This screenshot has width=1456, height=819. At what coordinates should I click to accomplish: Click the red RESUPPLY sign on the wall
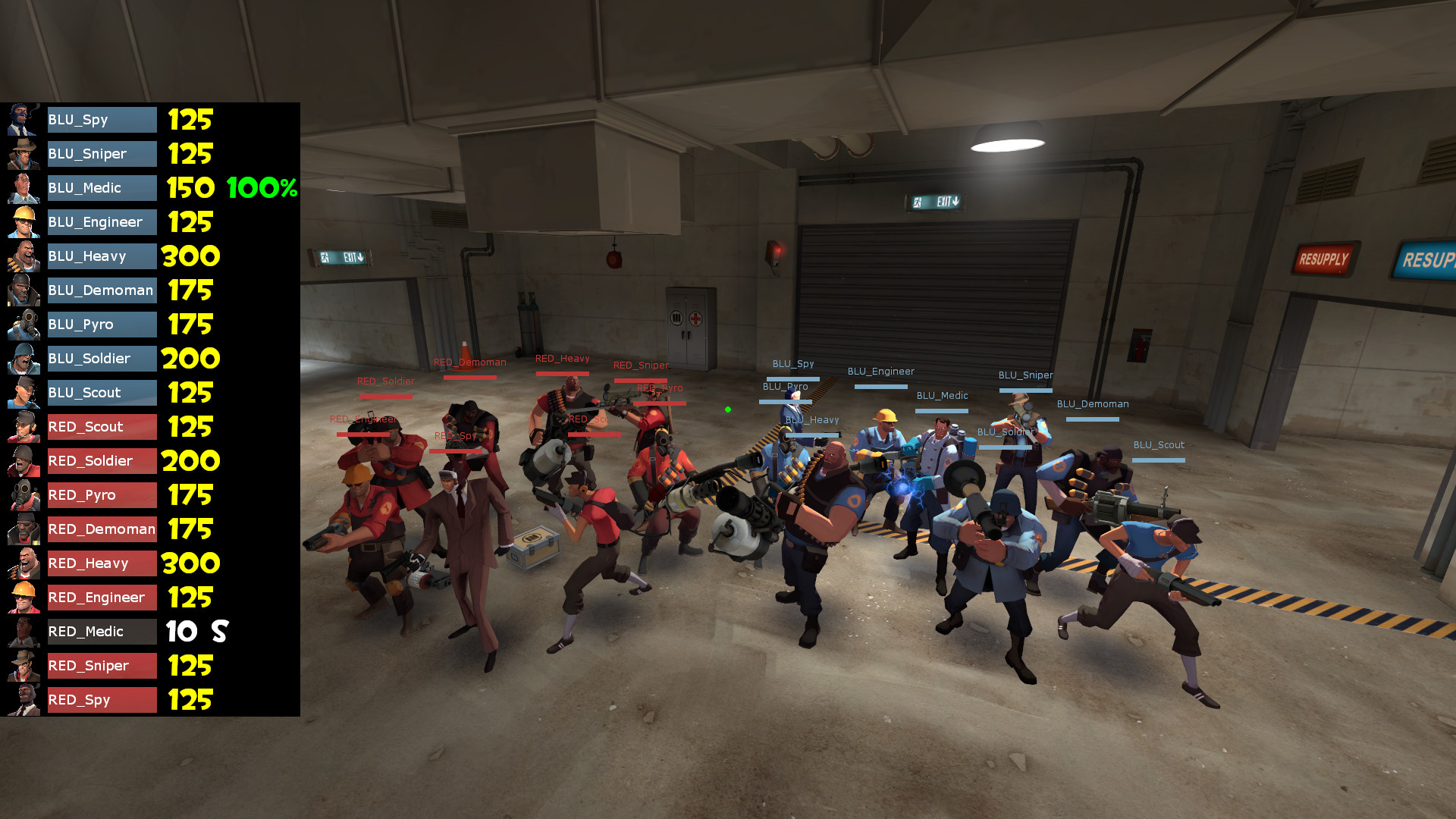click(x=1326, y=259)
